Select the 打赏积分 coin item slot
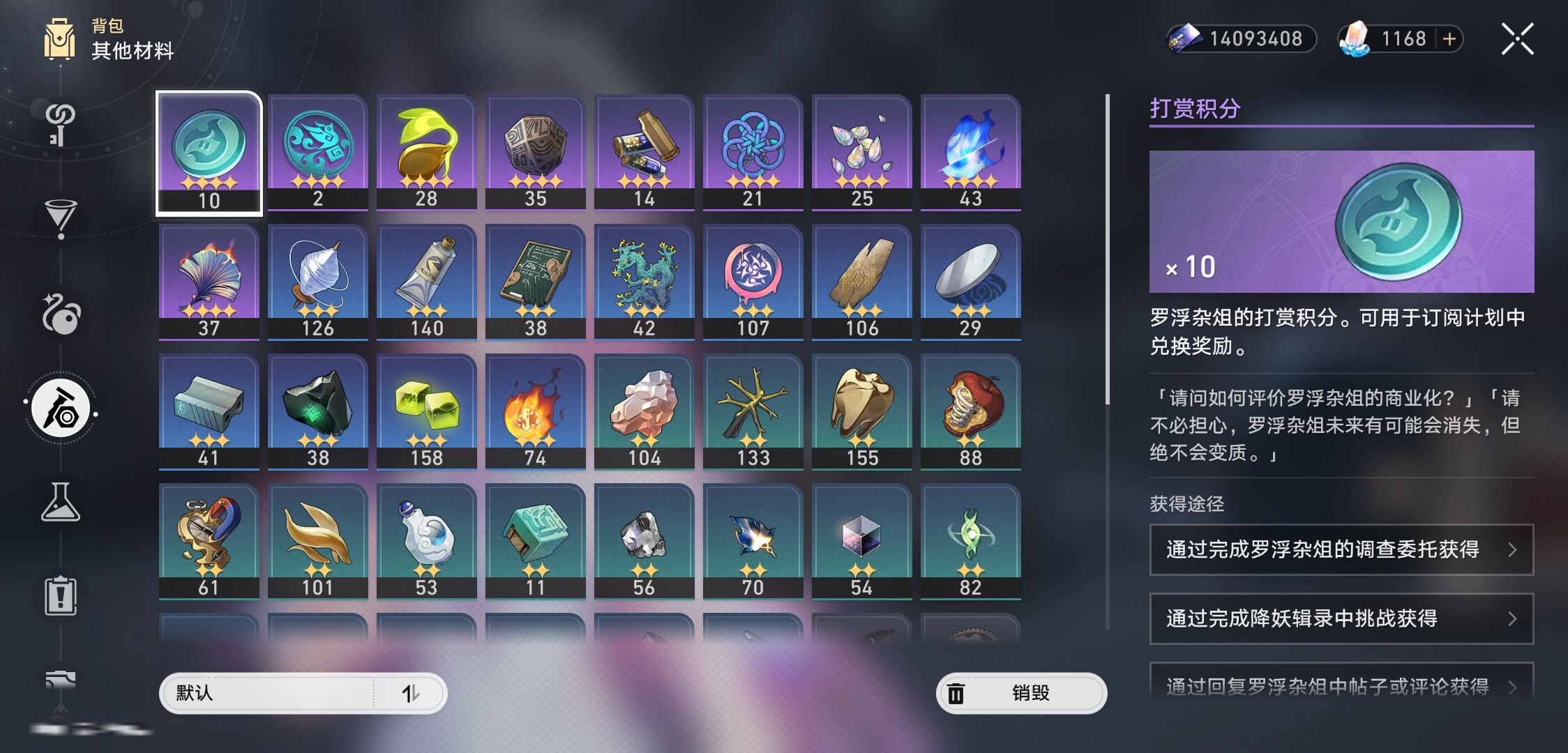The height and width of the screenshot is (753, 1568). pyautogui.click(x=209, y=153)
